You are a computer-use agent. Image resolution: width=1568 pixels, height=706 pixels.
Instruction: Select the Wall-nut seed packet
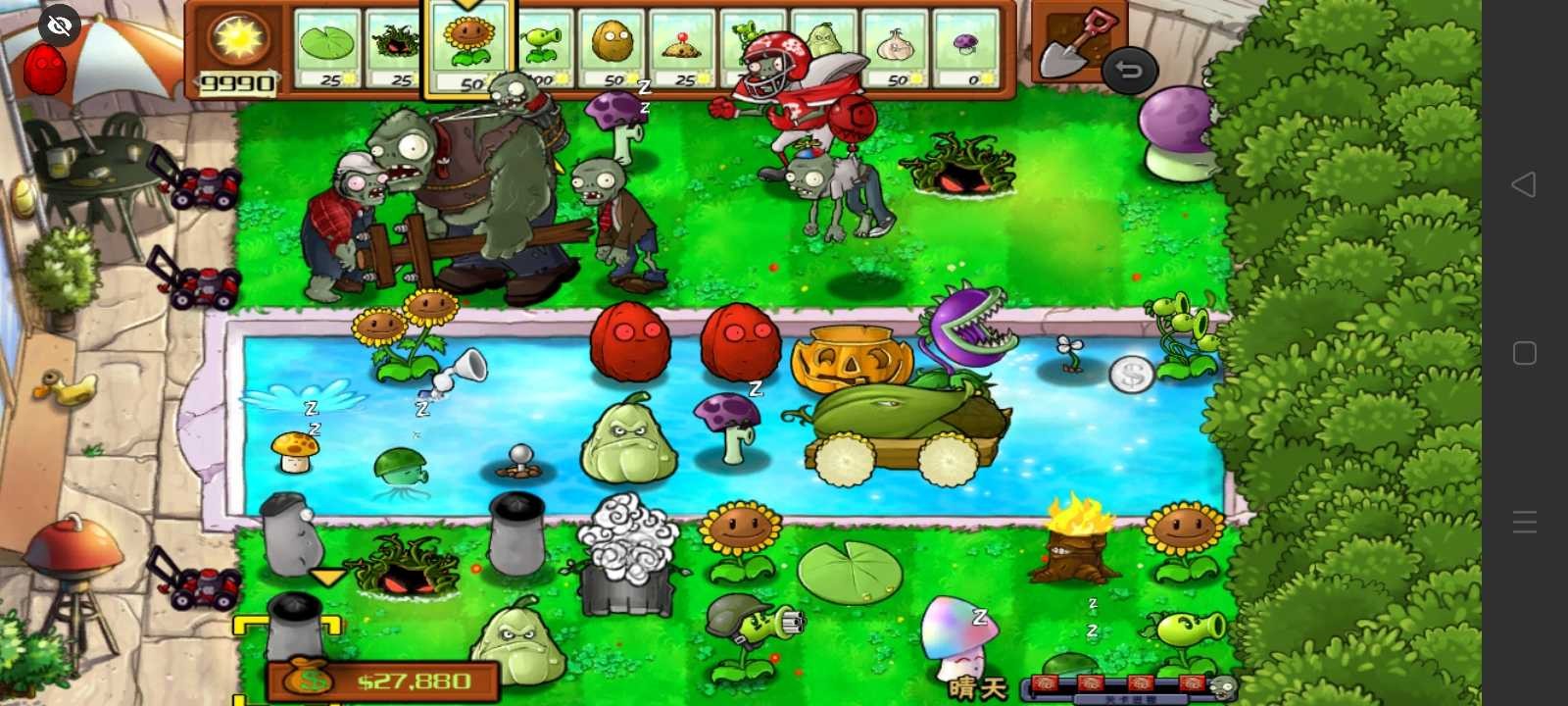pos(612,44)
